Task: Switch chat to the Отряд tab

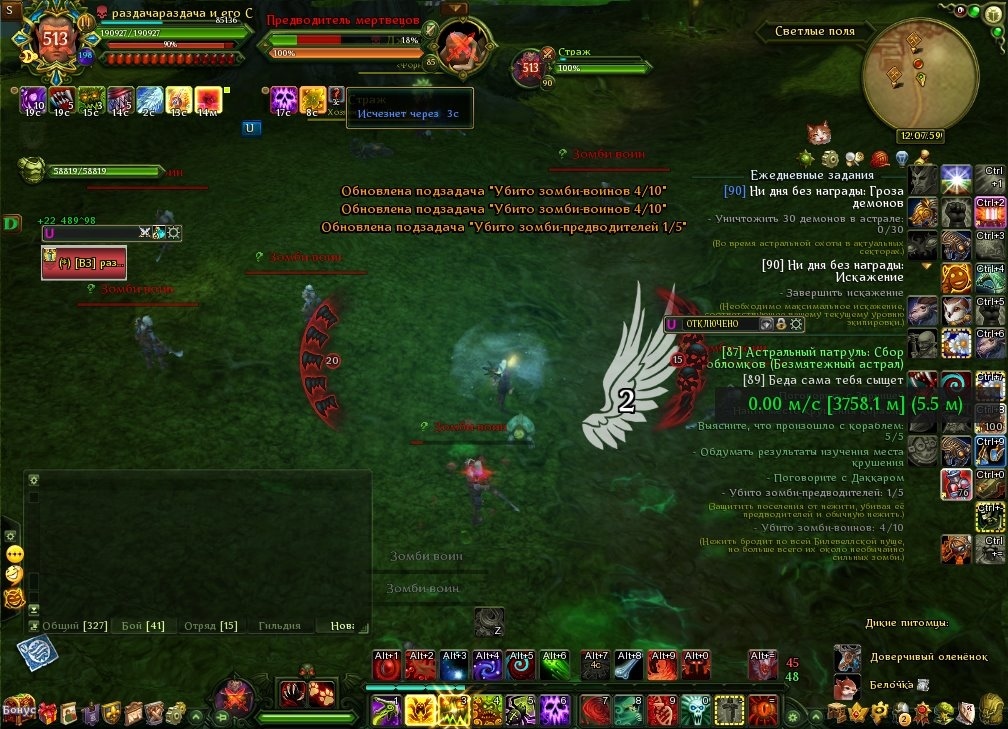Action: coord(210,626)
